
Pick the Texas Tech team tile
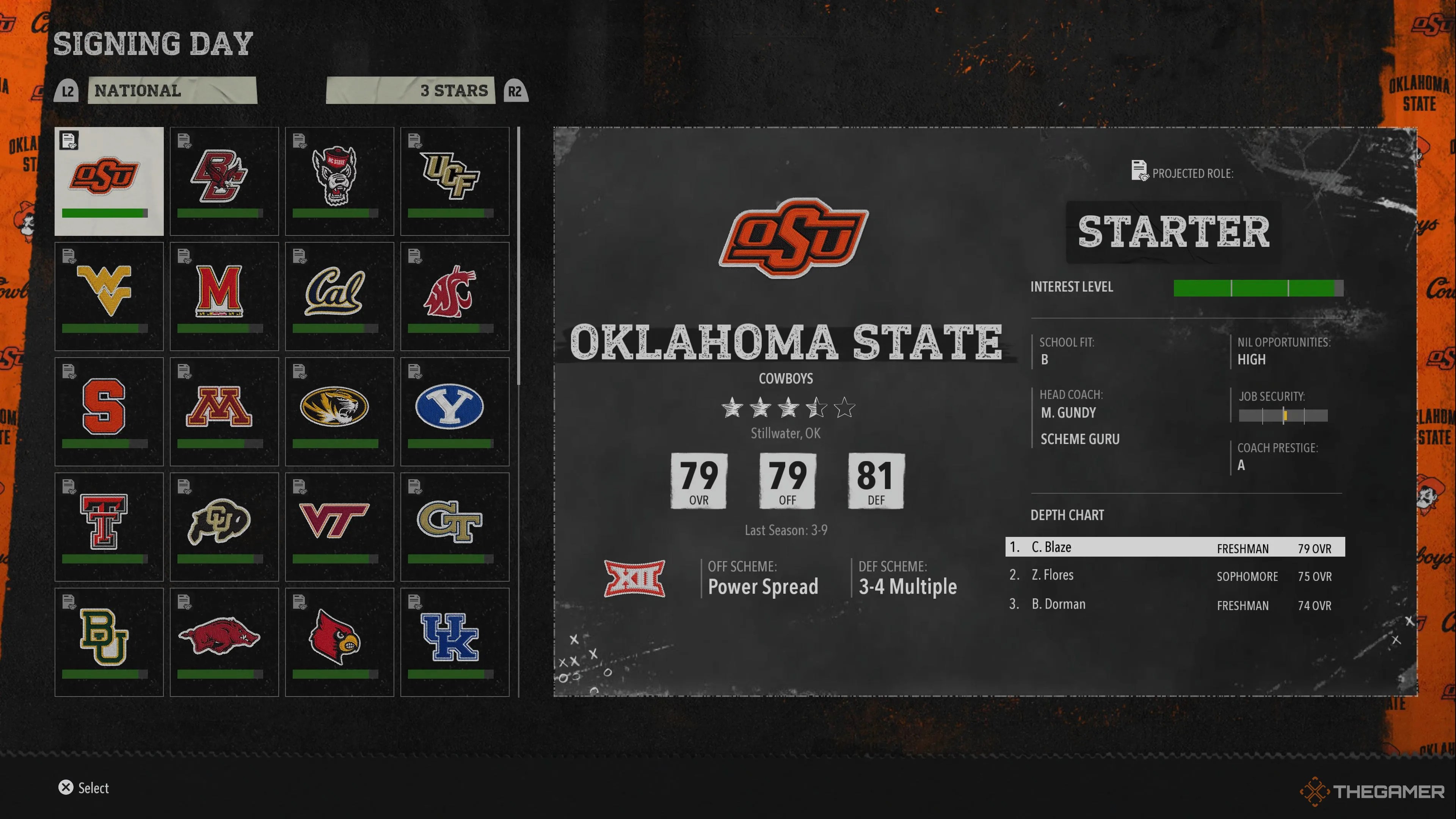coord(108,527)
